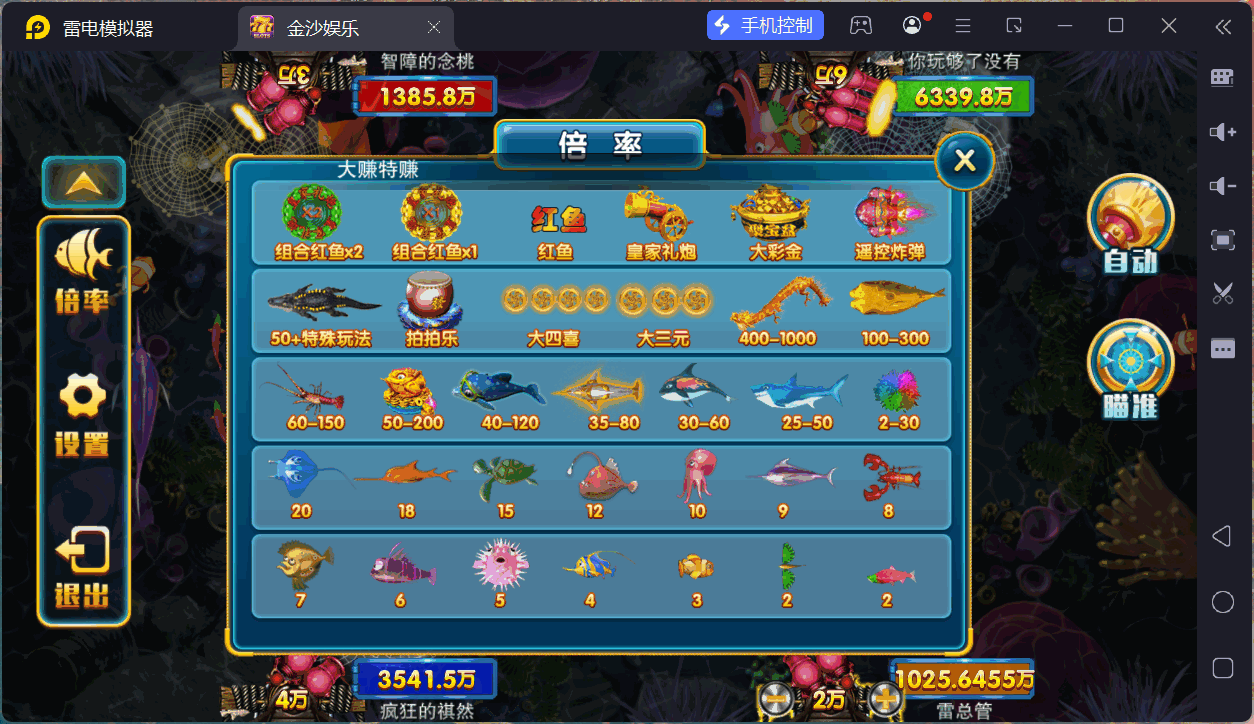Open the 倍率 fish multiplier menu
Viewport: 1254px width, 724px height.
[83, 271]
